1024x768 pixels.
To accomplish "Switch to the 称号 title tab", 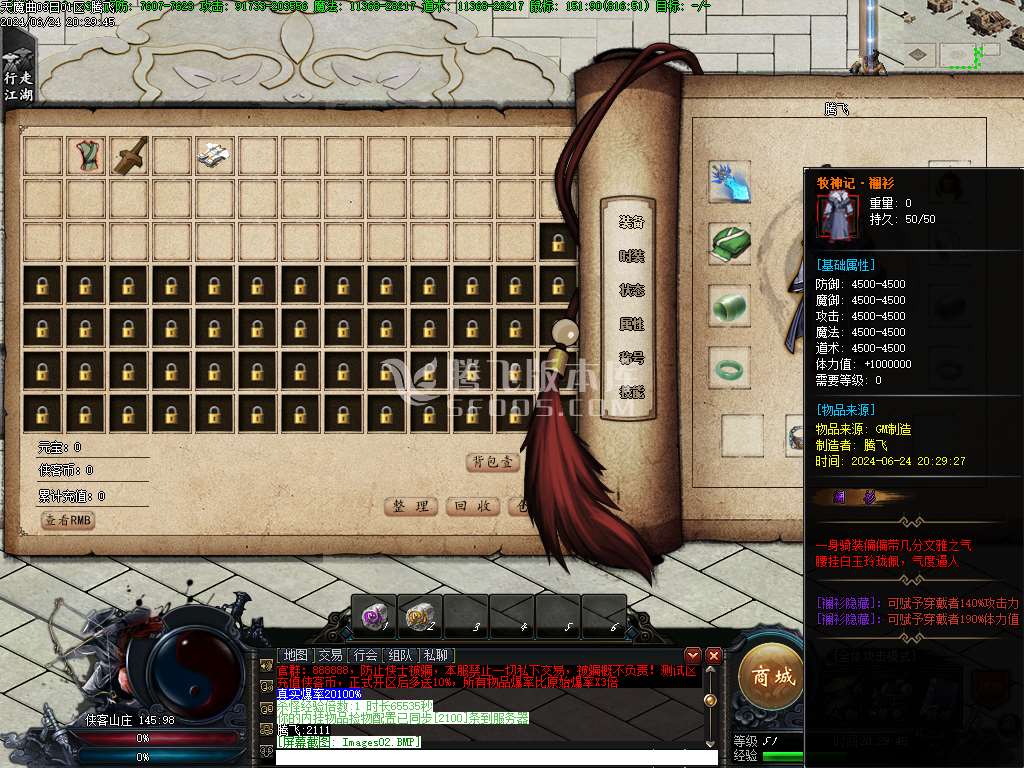I will [x=631, y=358].
